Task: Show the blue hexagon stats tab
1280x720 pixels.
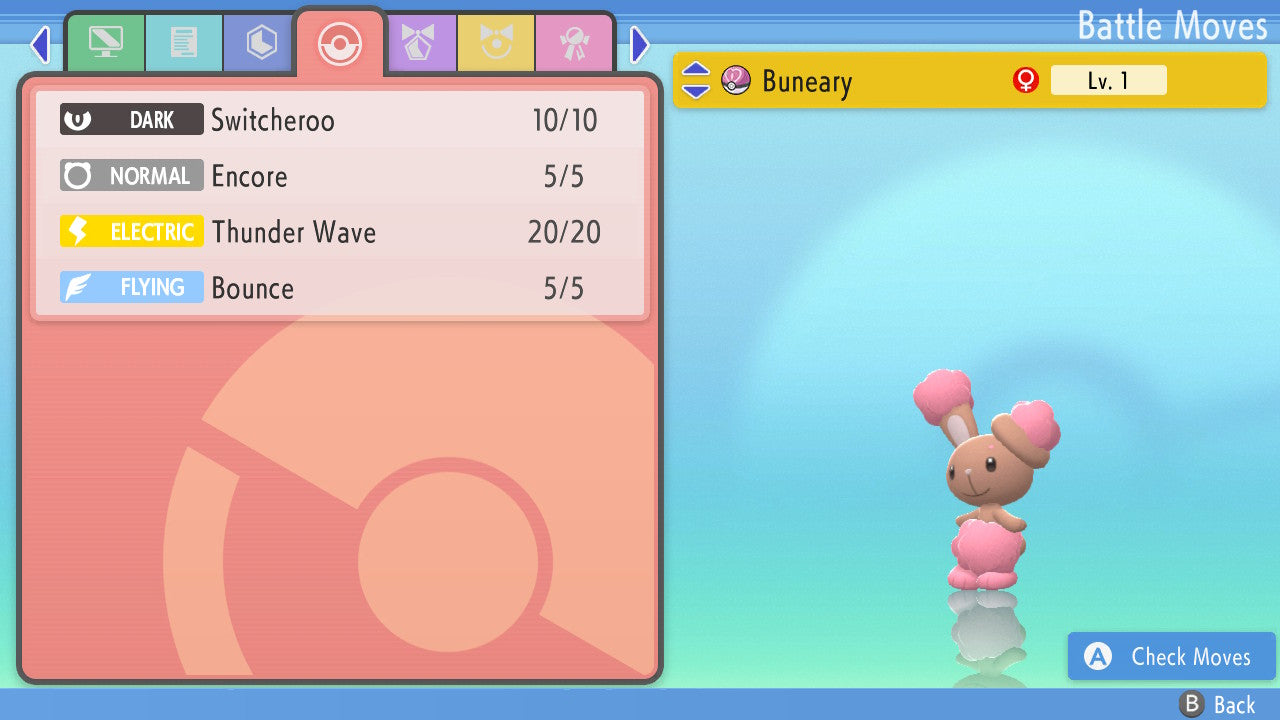Action: click(261, 43)
